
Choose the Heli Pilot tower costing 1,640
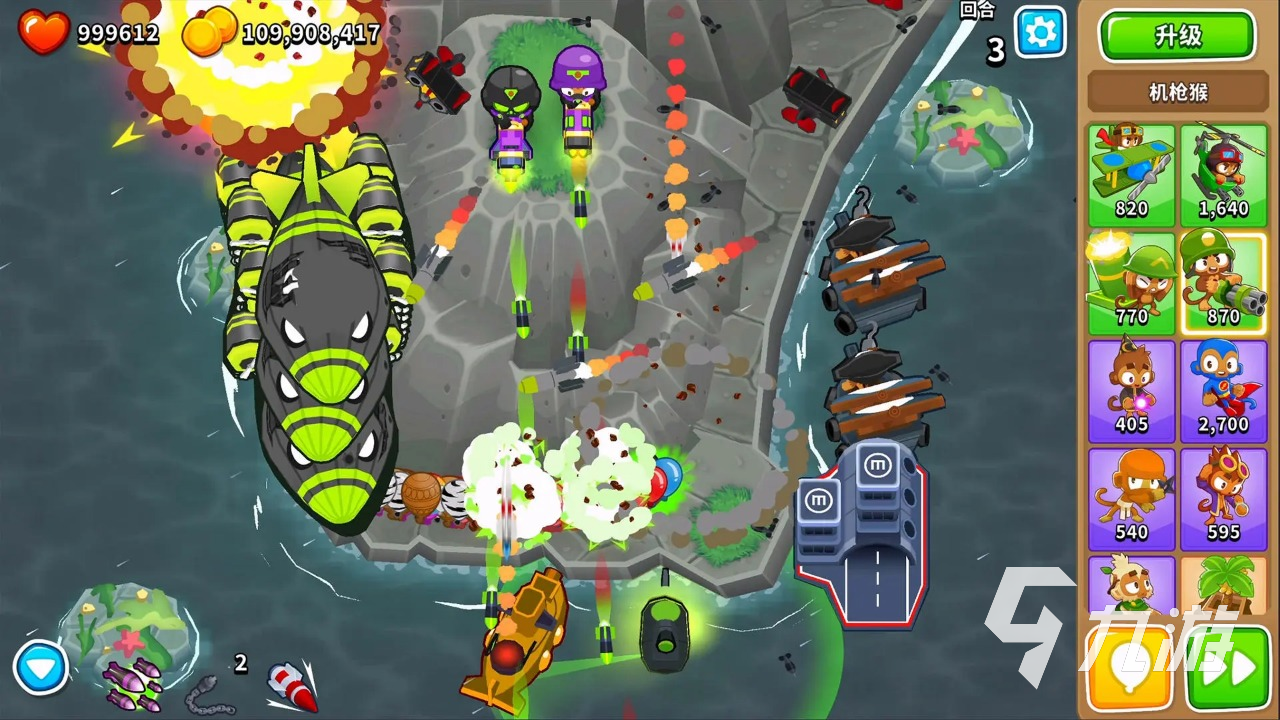[1223, 175]
